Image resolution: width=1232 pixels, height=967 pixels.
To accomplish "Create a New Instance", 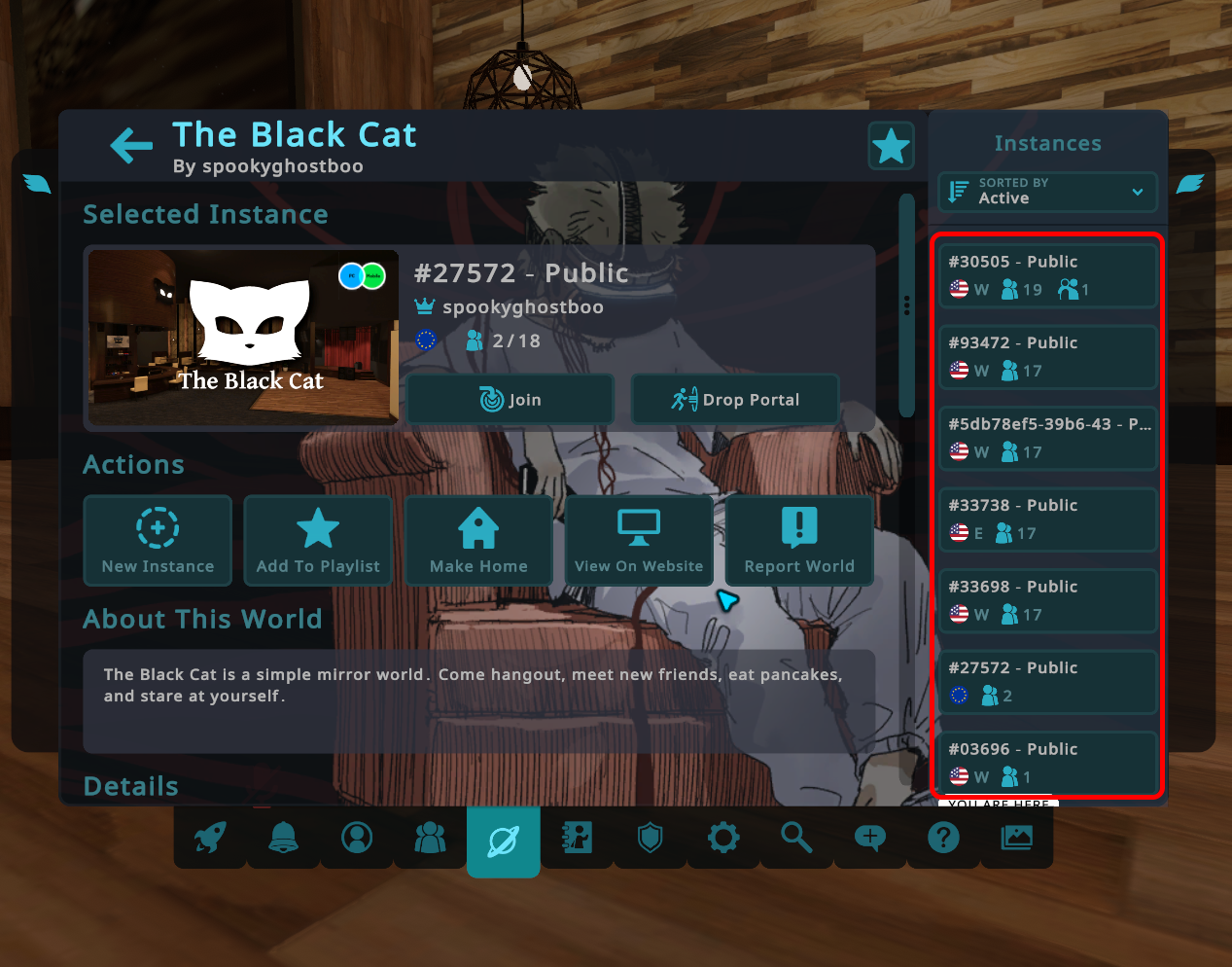I will coord(158,540).
